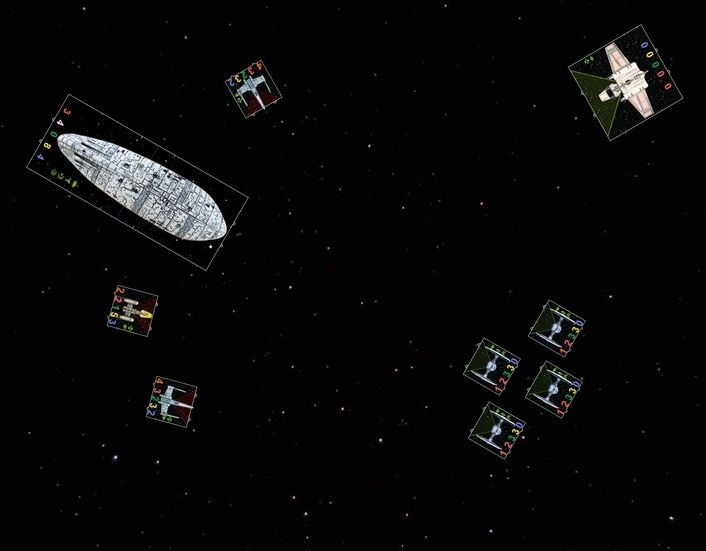Viewport: 706px width, 551px height.
Task: Click the X-wing token below the Y-wing
Action: click(x=171, y=398)
